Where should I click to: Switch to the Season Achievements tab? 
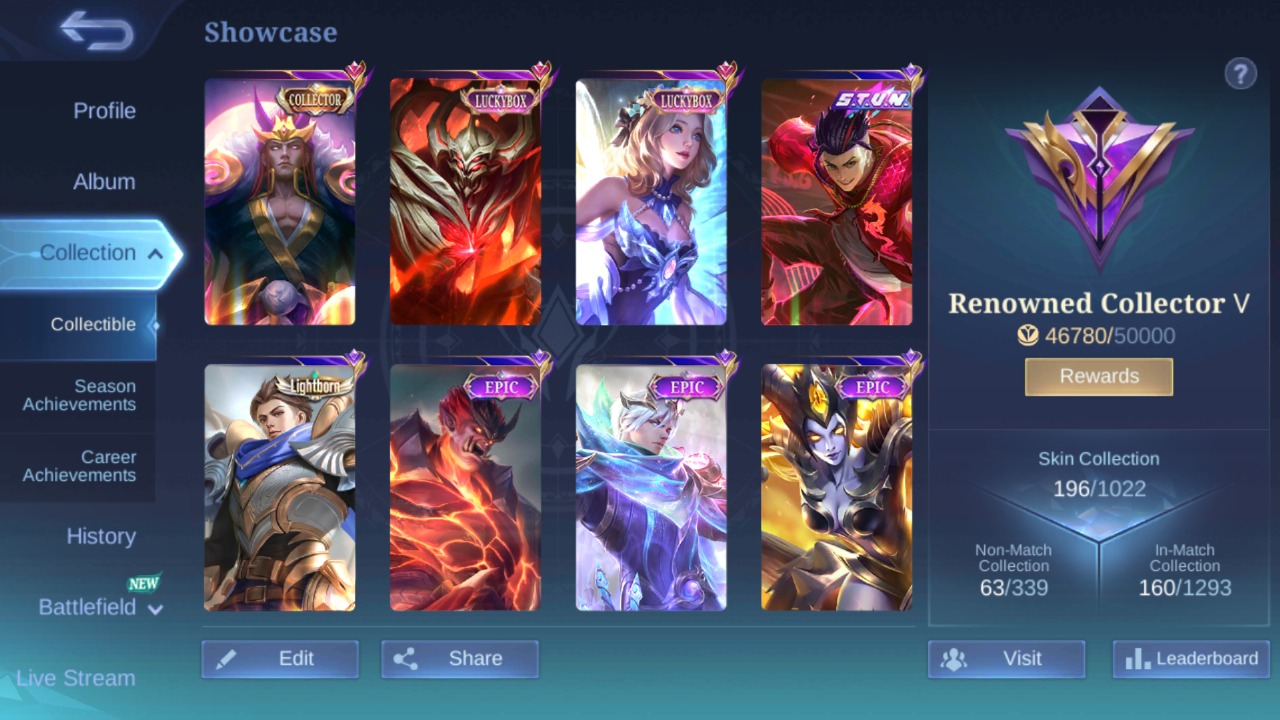point(79,395)
